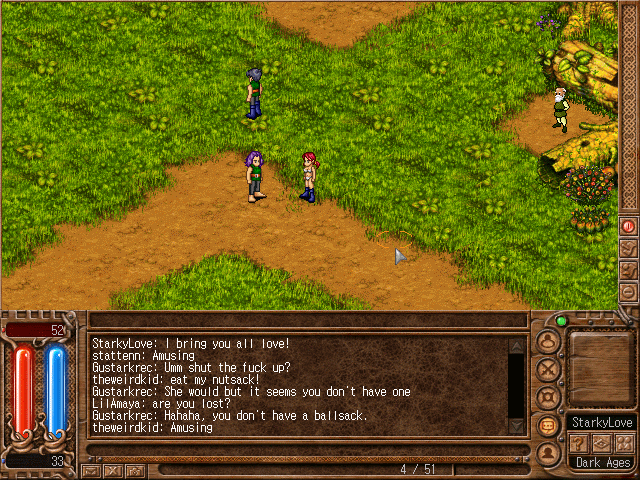Click the X button under the chat panel
640x480 pixels.
click(113, 470)
